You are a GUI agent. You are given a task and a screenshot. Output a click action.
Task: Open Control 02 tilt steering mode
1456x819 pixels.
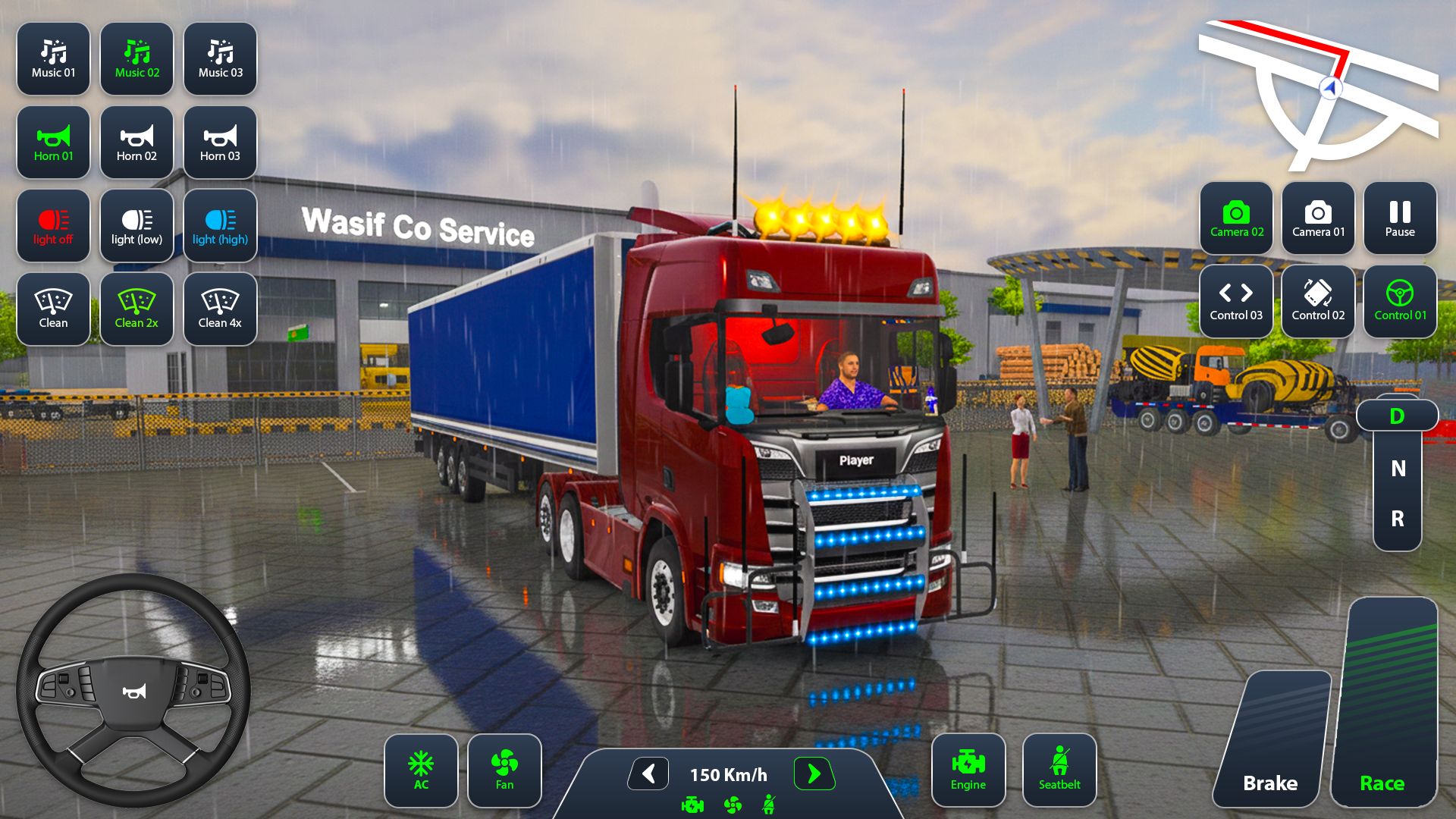click(x=1318, y=301)
